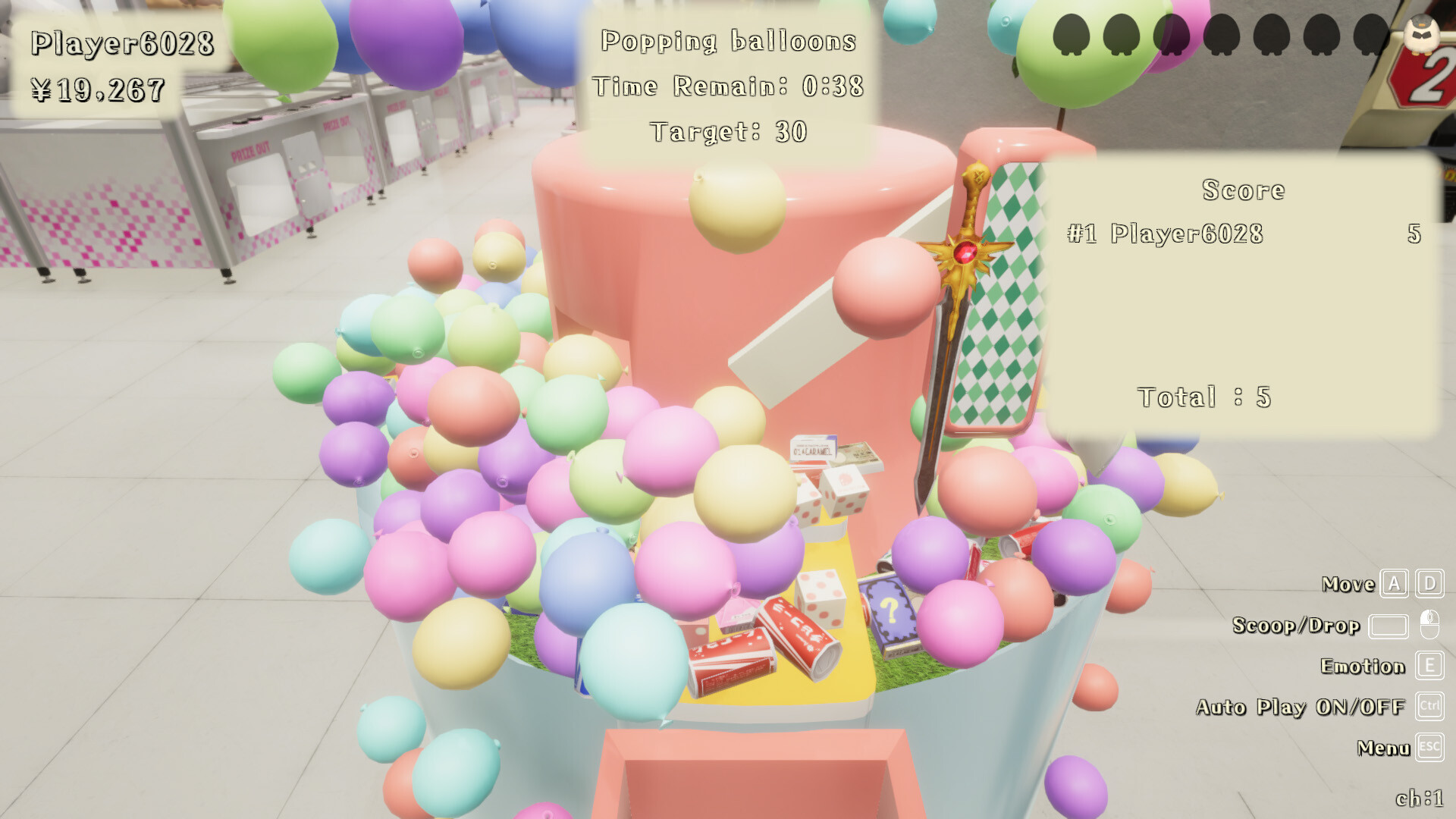Image resolution: width=1456 pixels, height=819 pixels.
Task: Select the Popping balloons title panel
Action: [728, 42]
